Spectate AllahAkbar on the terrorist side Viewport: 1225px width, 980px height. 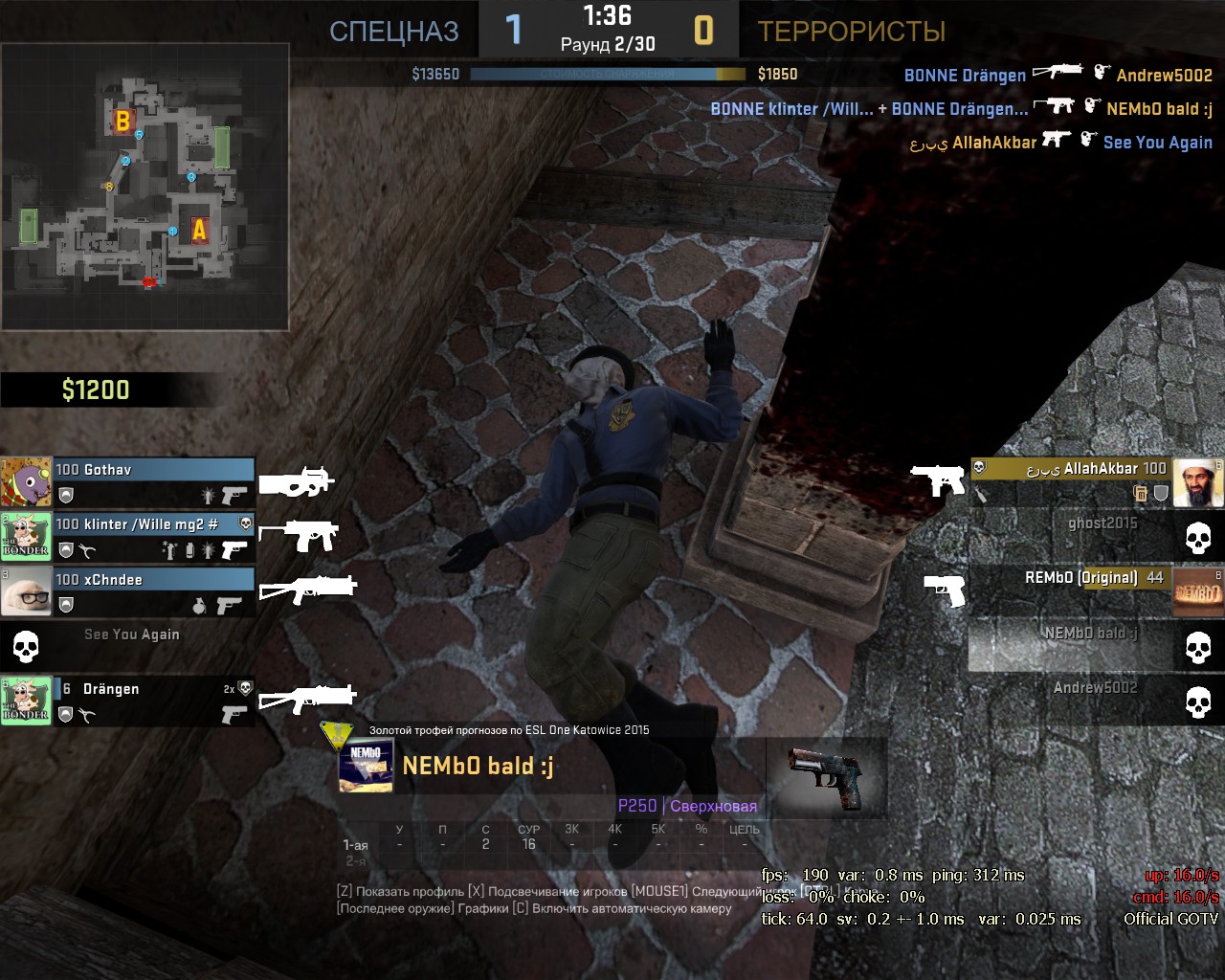(x=1072, y=480)
